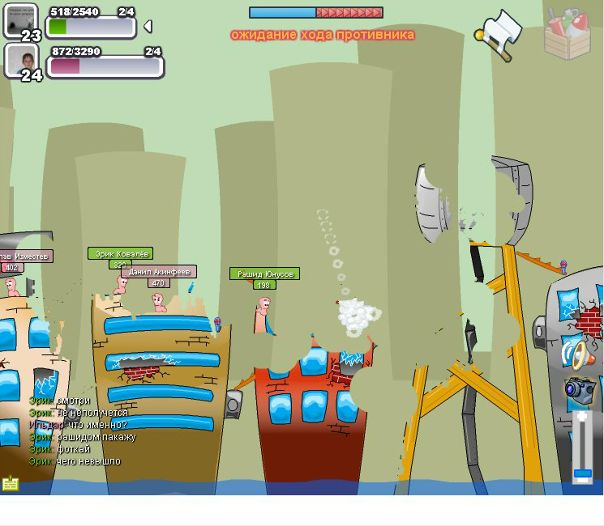Open the chat via the yellow icon

[x=11, y=484]
